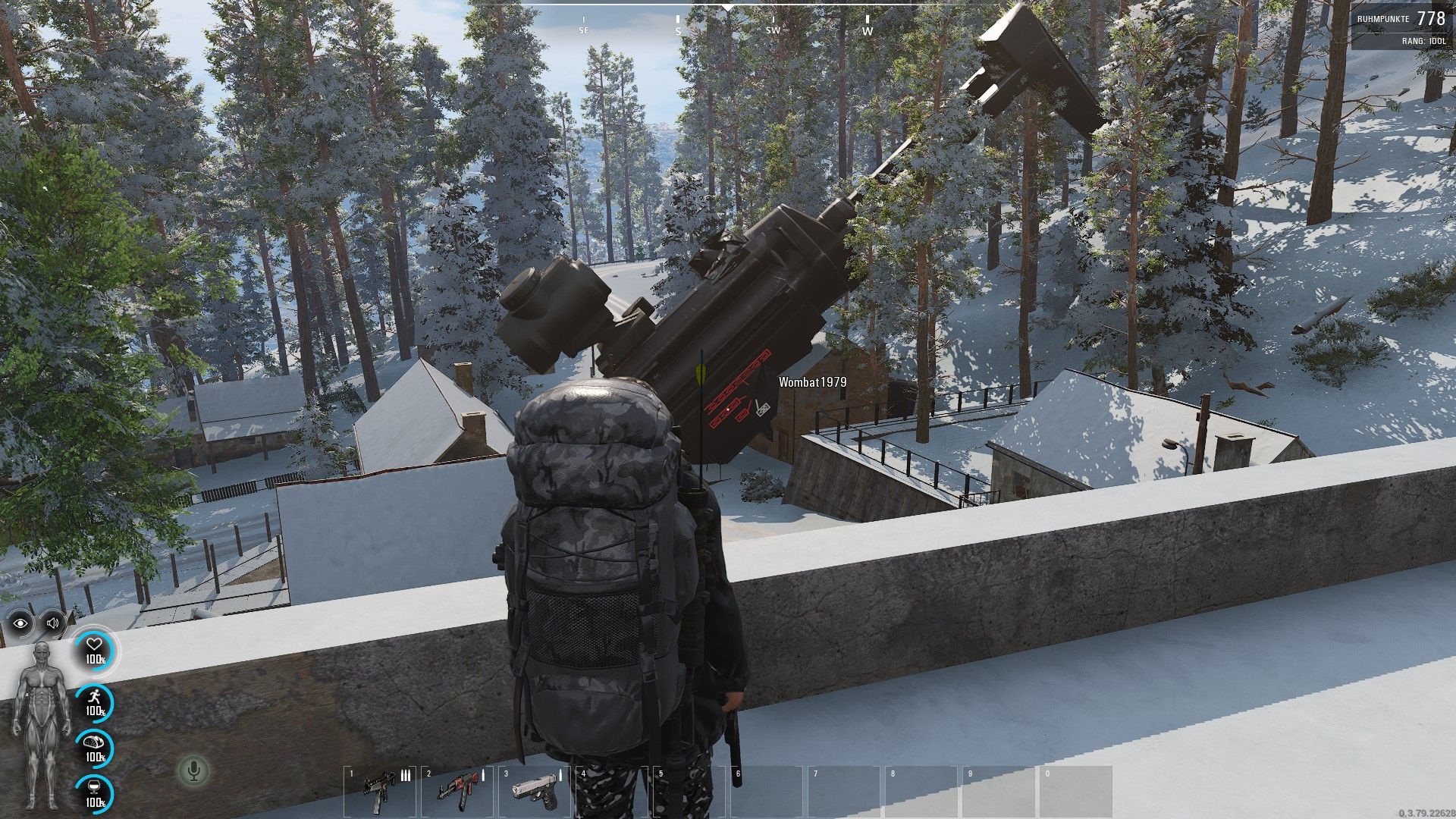This screenshot has height=819, width=1456.
Task: Click the speaker noise indicator icon
Action: pos(52,623)
